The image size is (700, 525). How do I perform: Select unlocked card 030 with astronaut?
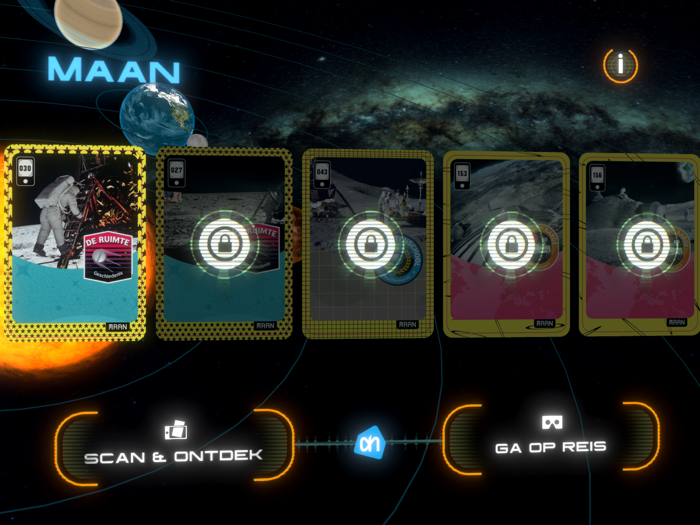[75, 242]
